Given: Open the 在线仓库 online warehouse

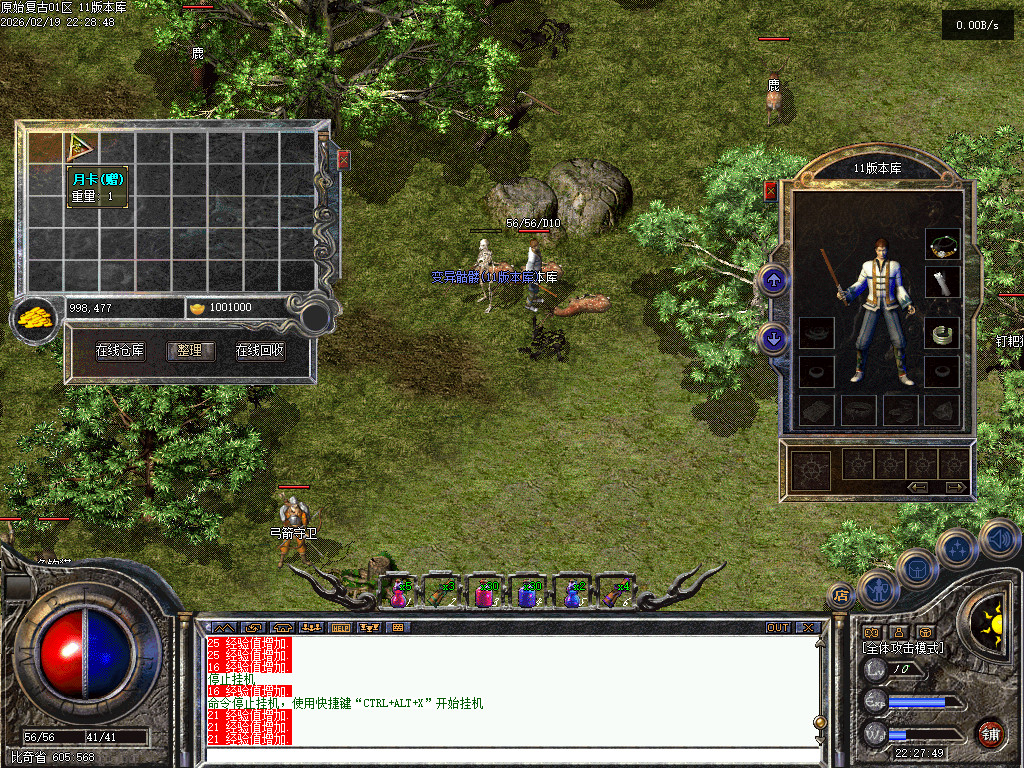Looking at the screenshot, I should 120,351.
